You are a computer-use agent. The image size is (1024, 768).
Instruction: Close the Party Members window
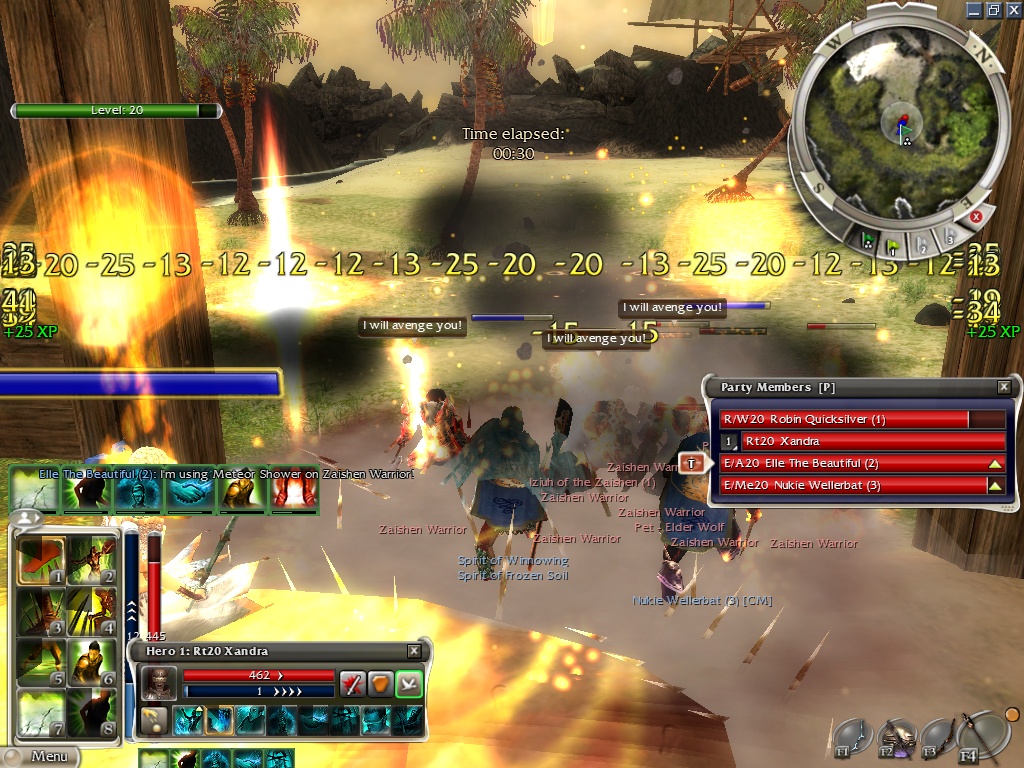1004,387
